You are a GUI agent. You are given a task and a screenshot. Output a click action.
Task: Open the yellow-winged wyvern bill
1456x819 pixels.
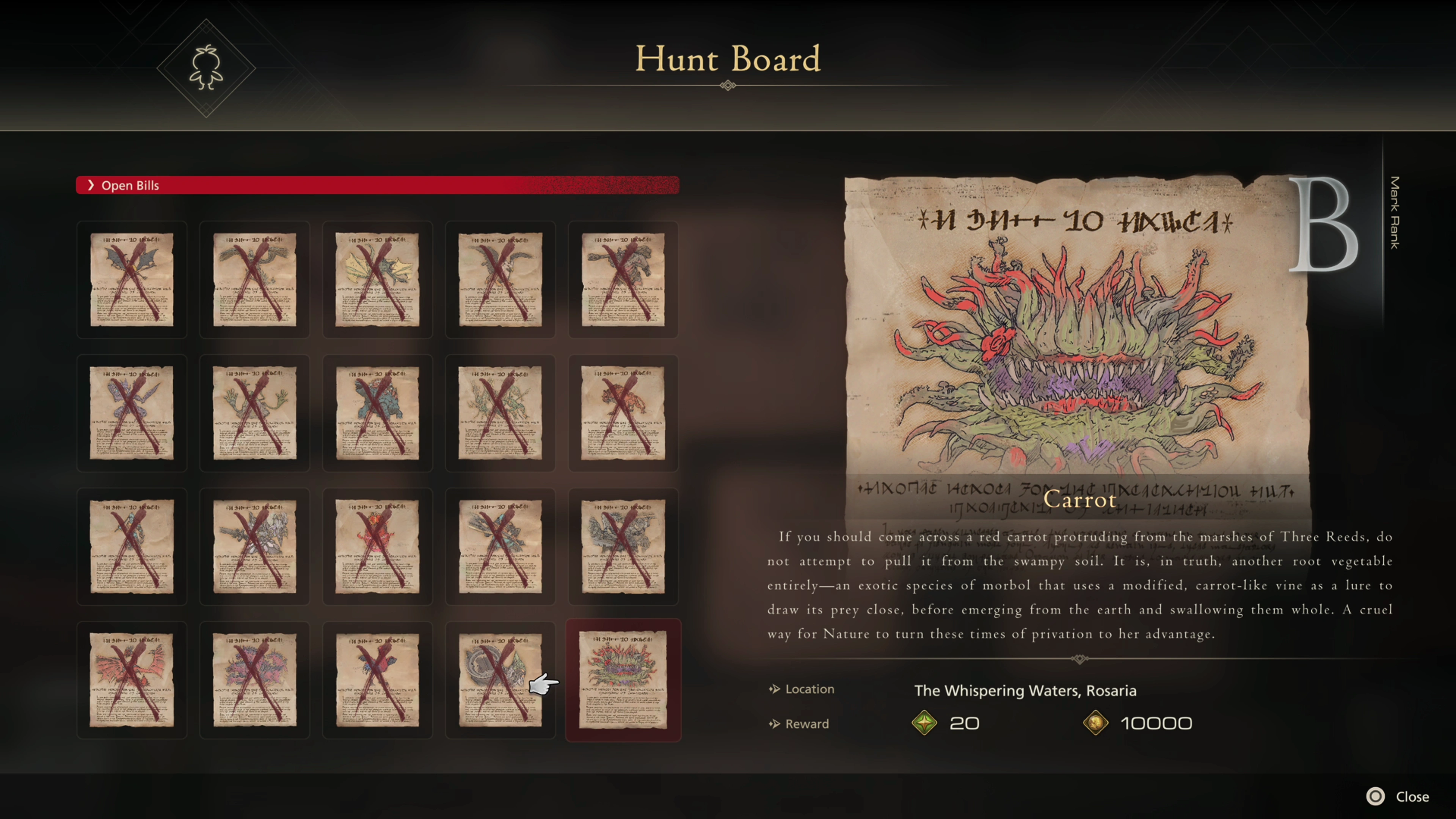(377, 279)
